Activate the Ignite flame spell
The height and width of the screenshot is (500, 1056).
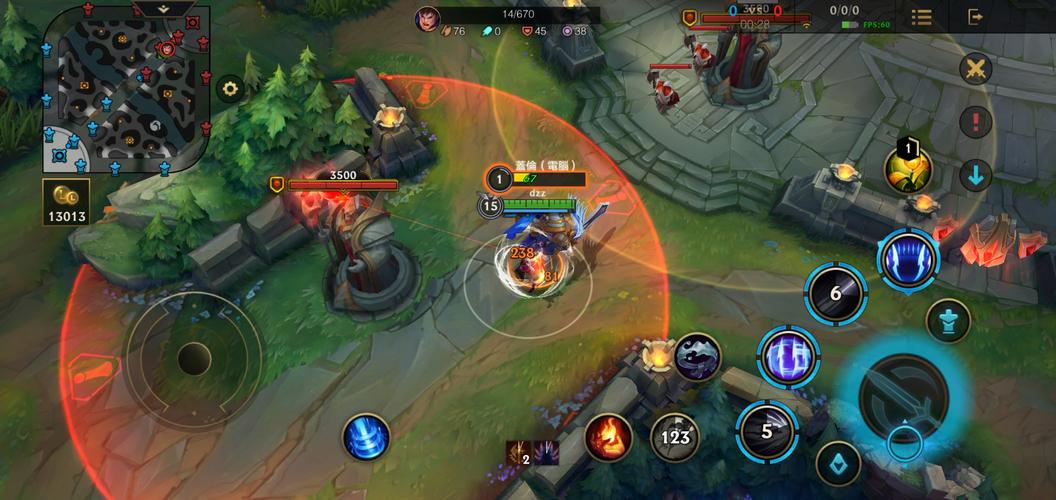click(x=608, y=437)
